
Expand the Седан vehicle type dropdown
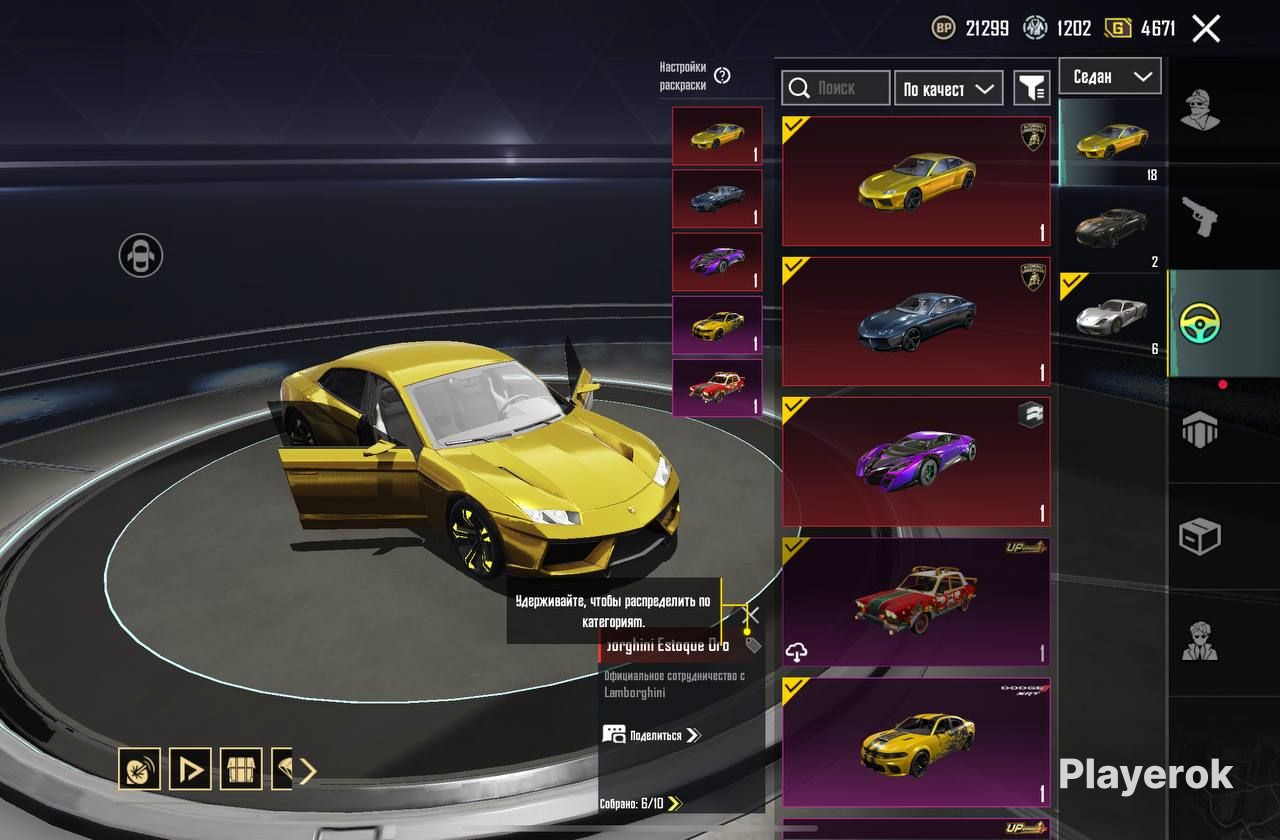[x=1110, y=76]
